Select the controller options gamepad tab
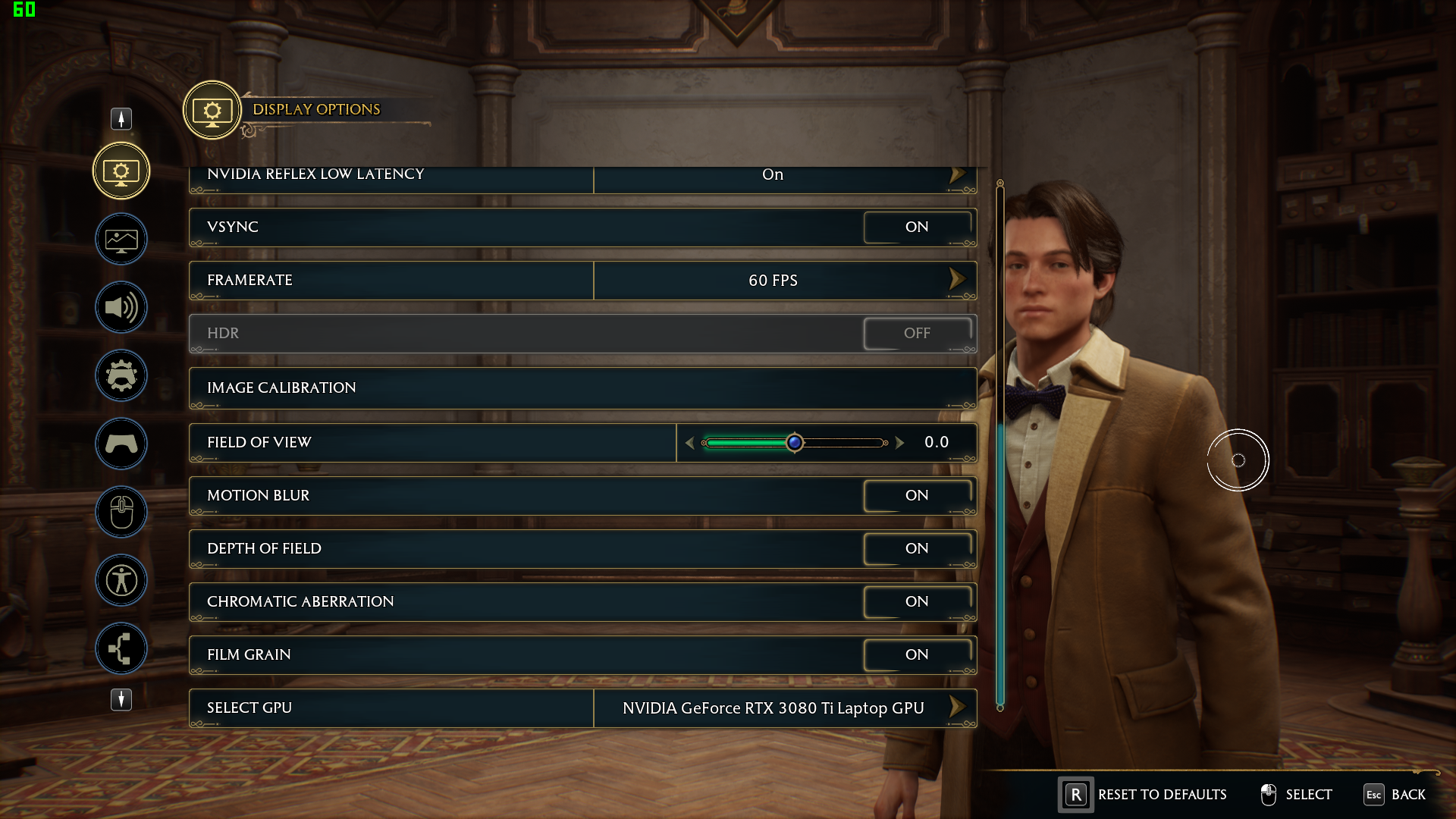Viewport: 1456px width, 819px height. pyautogui.click(x=121, y=444)
